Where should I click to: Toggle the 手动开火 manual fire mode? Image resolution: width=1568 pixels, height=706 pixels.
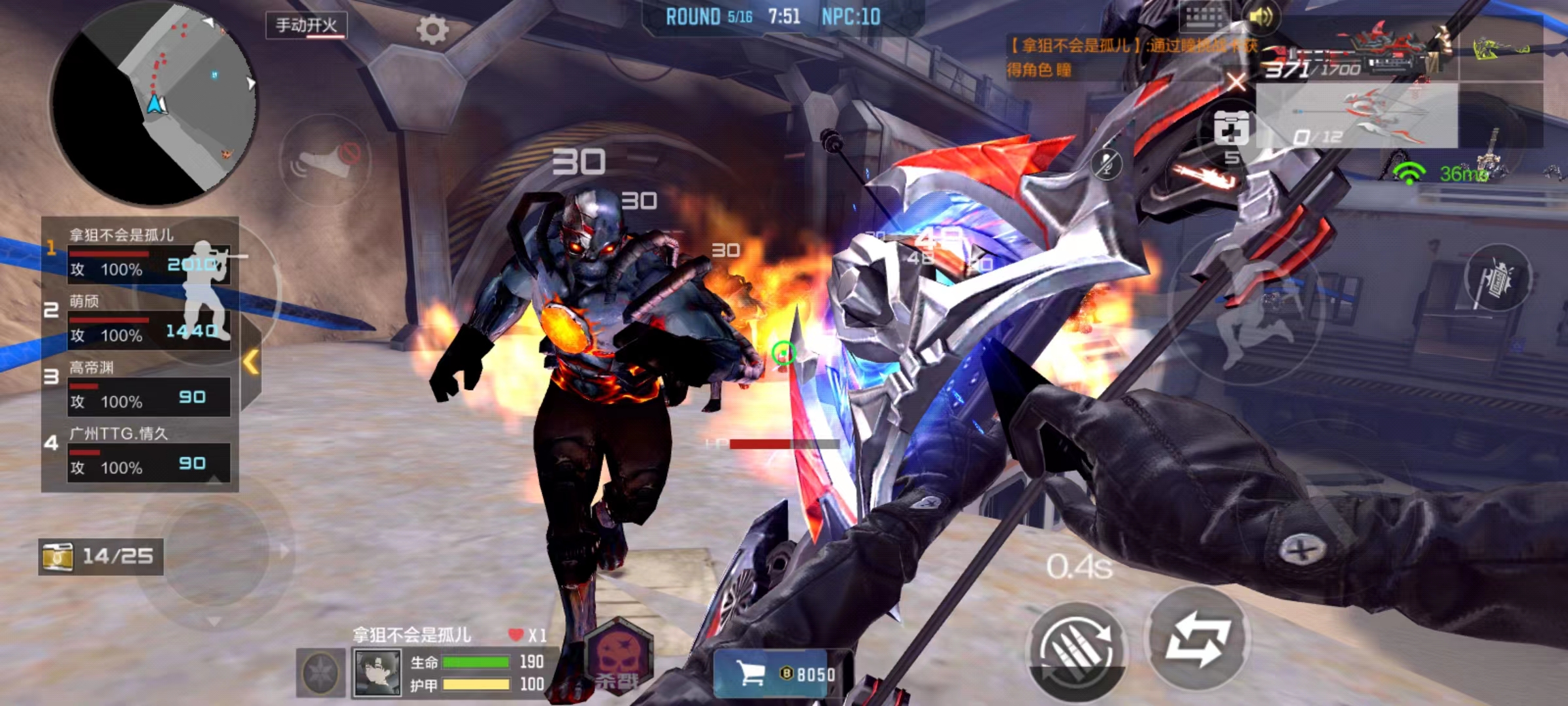306,25
